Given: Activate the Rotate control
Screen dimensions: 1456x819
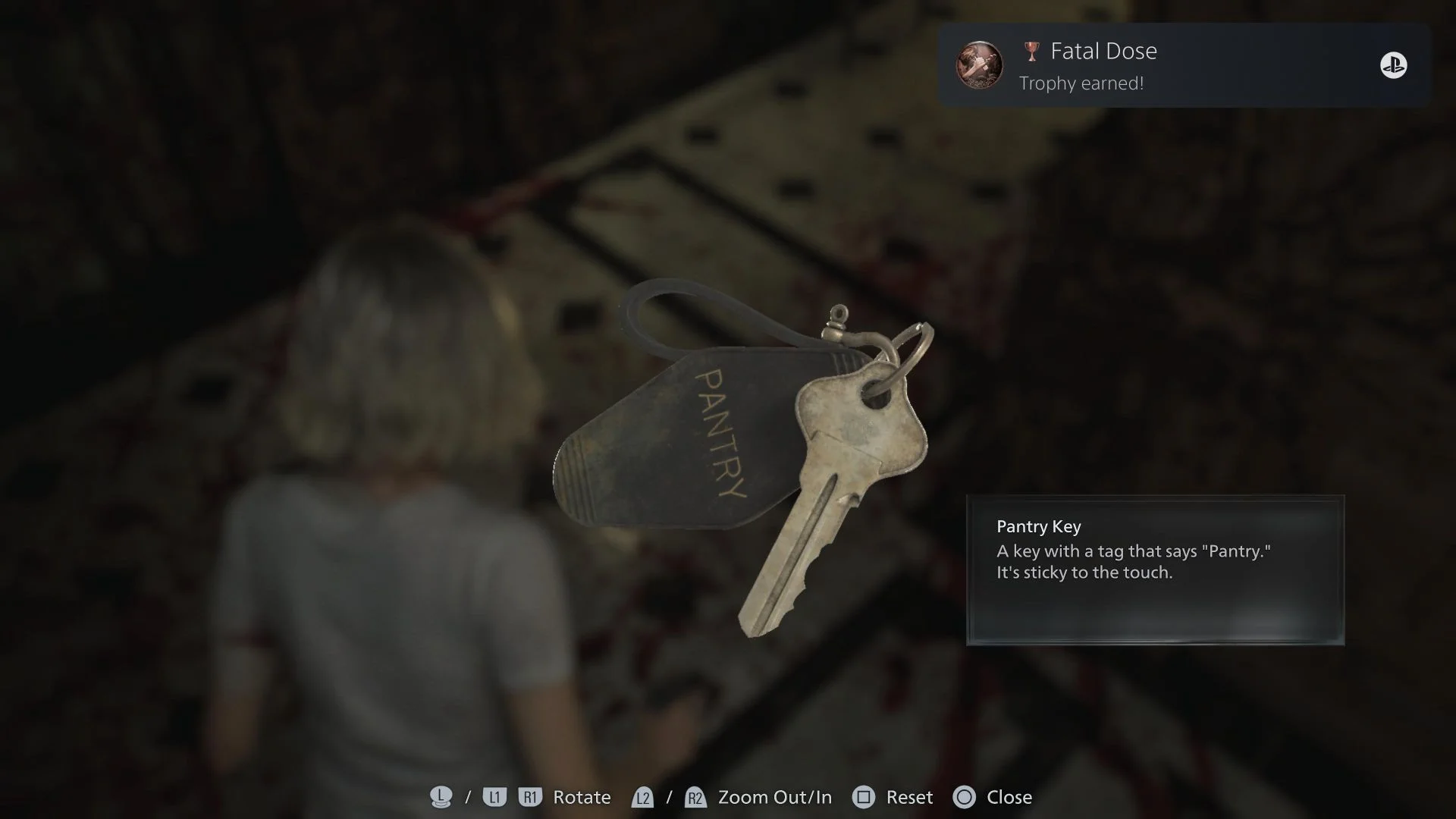Looking at the screenshot, I should coord(581,797).
